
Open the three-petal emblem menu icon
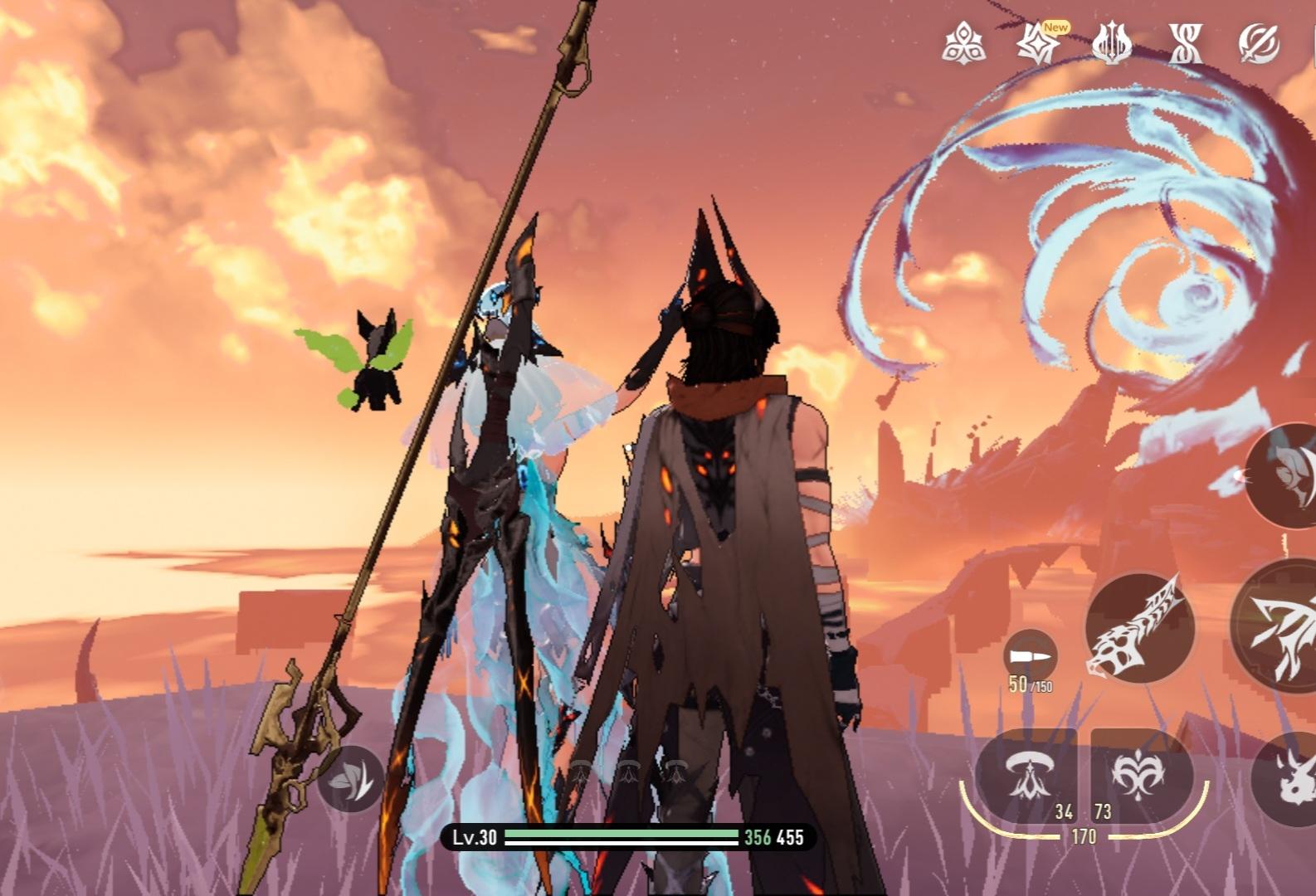coord(963,43)
